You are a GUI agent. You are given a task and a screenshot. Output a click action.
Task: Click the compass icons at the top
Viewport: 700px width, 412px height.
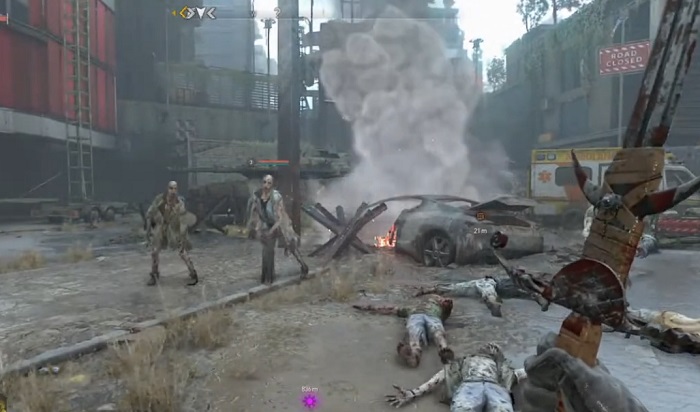point(194,13)
